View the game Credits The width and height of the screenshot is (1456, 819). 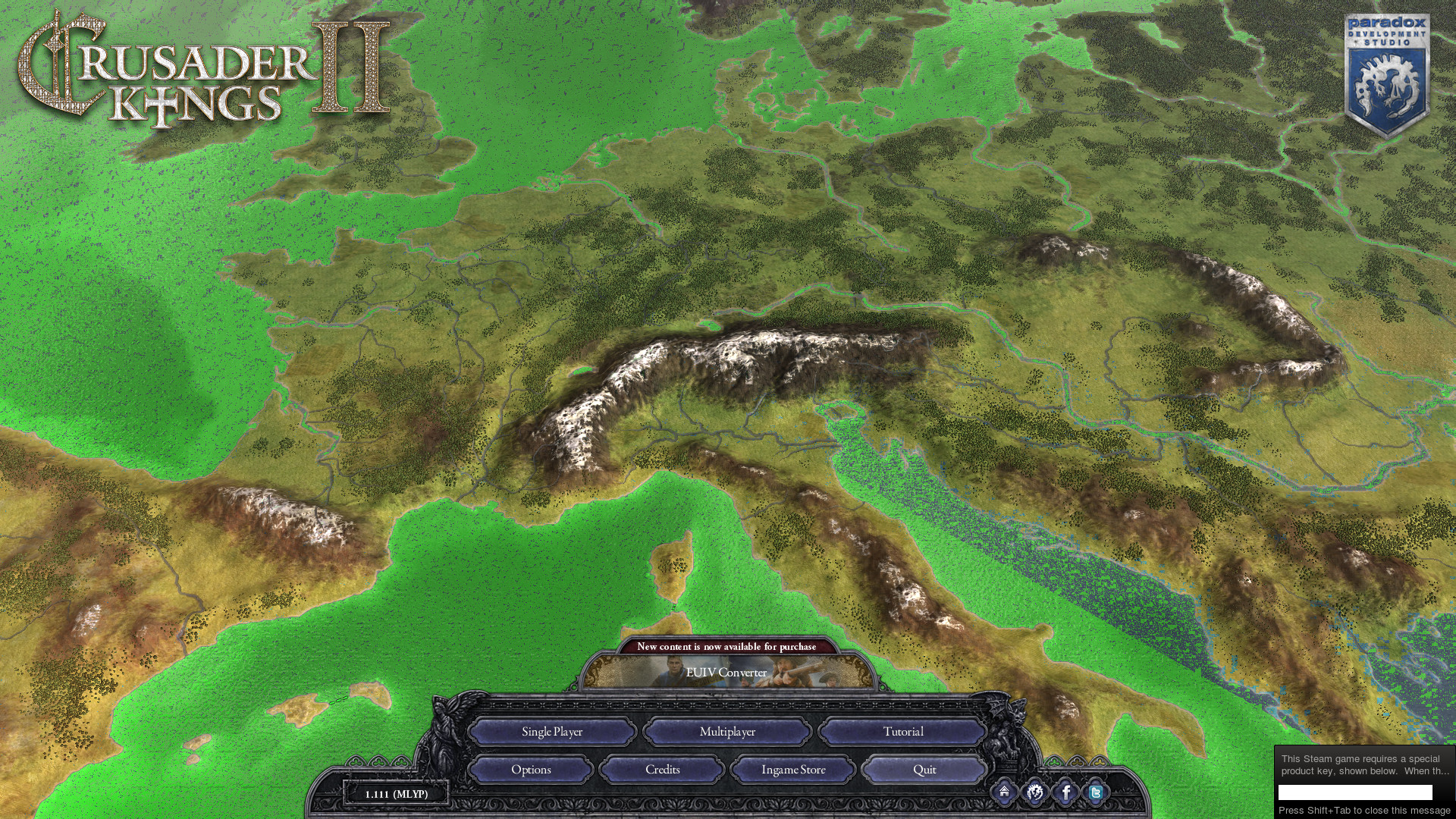[662, 770]
